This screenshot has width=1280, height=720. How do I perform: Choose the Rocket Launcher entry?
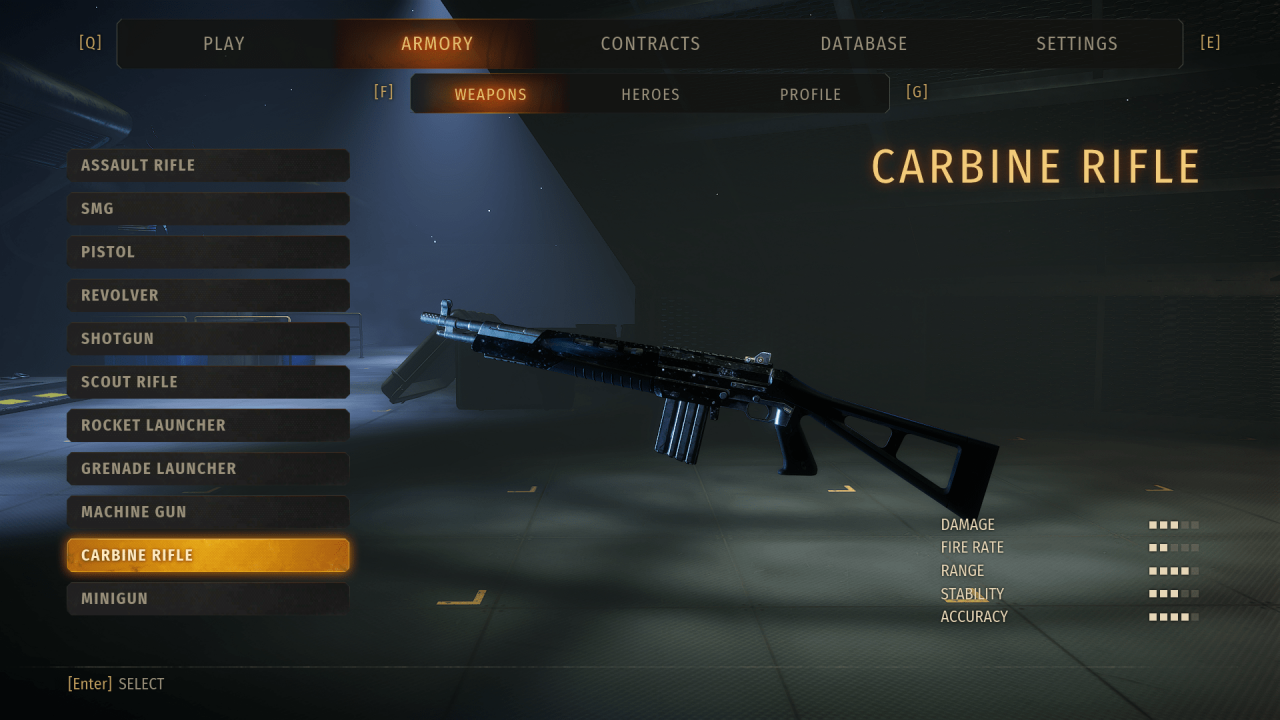208,425
